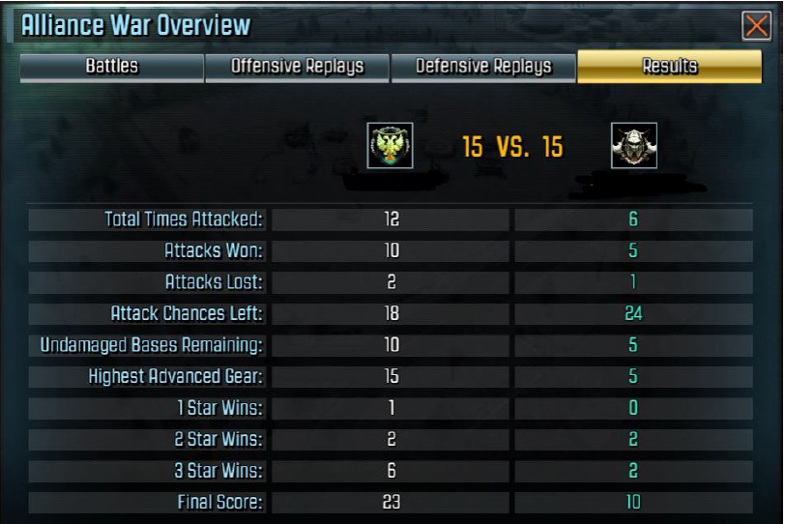
Task: Show the Defensive Replays tab
Action: click(x=483, y=67)
